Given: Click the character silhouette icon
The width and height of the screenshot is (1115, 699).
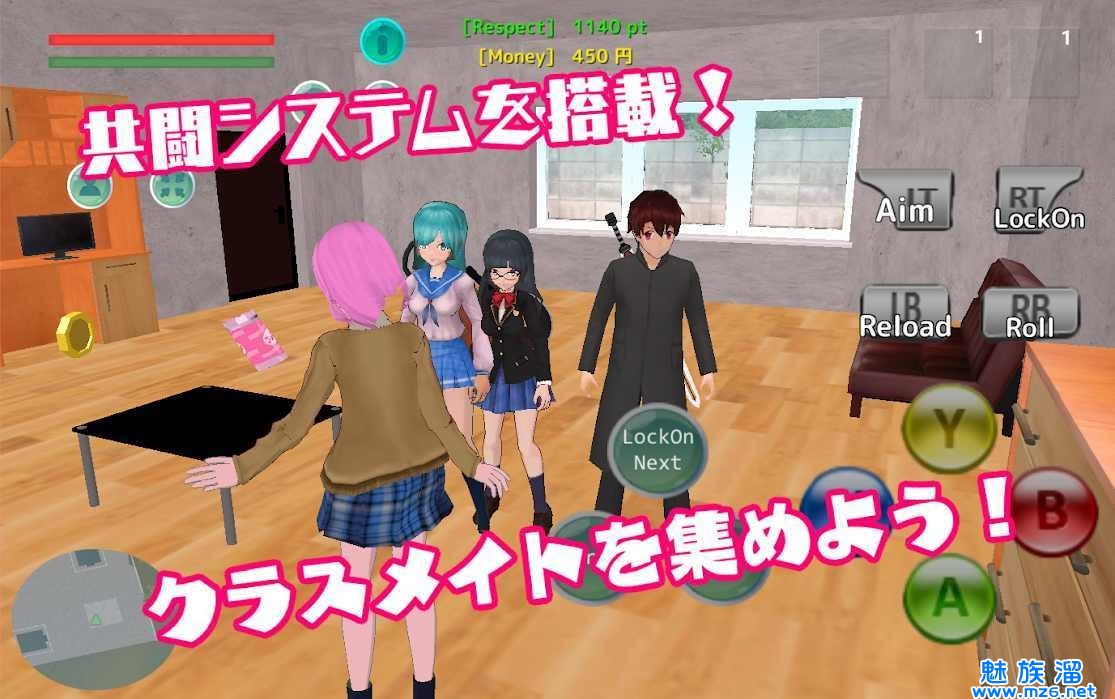Looking at the screenshot, I should point(89,185).
